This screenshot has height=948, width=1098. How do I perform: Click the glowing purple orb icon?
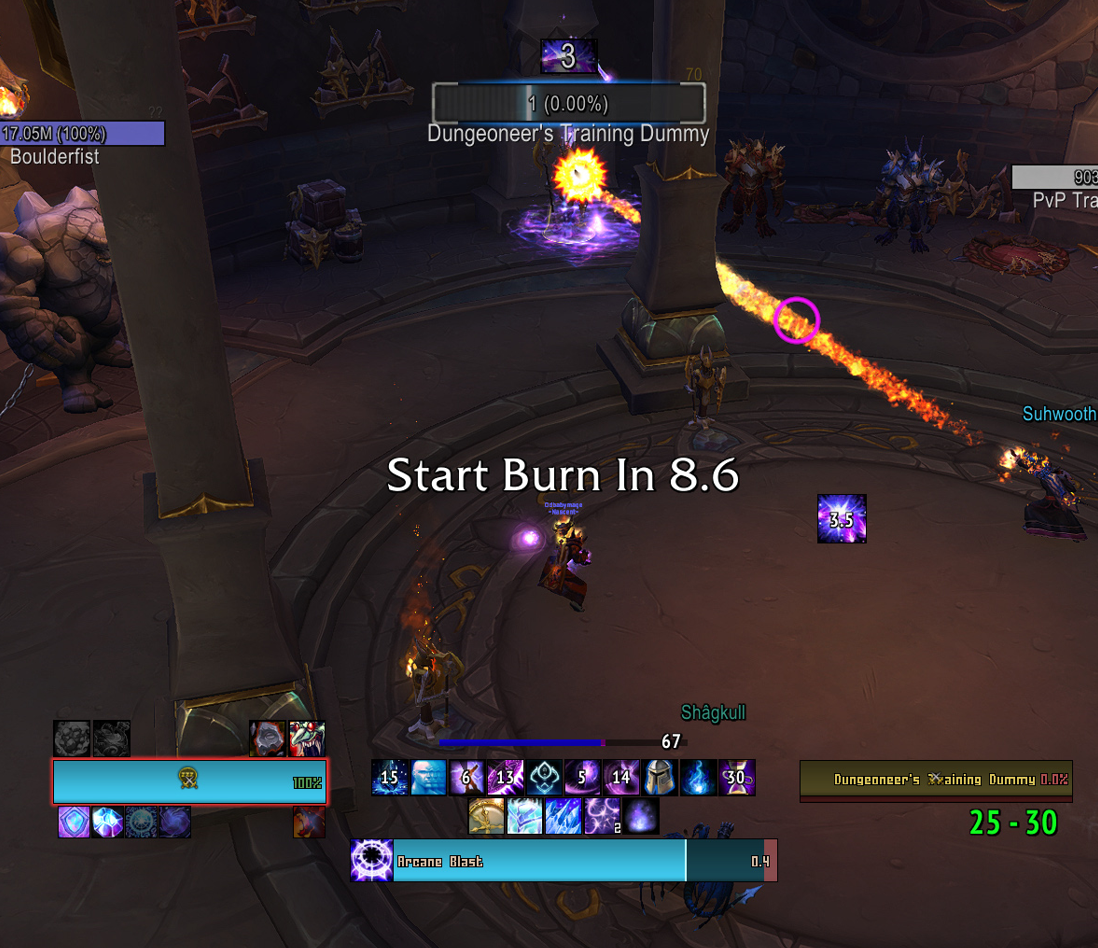[x=641, y=816]
